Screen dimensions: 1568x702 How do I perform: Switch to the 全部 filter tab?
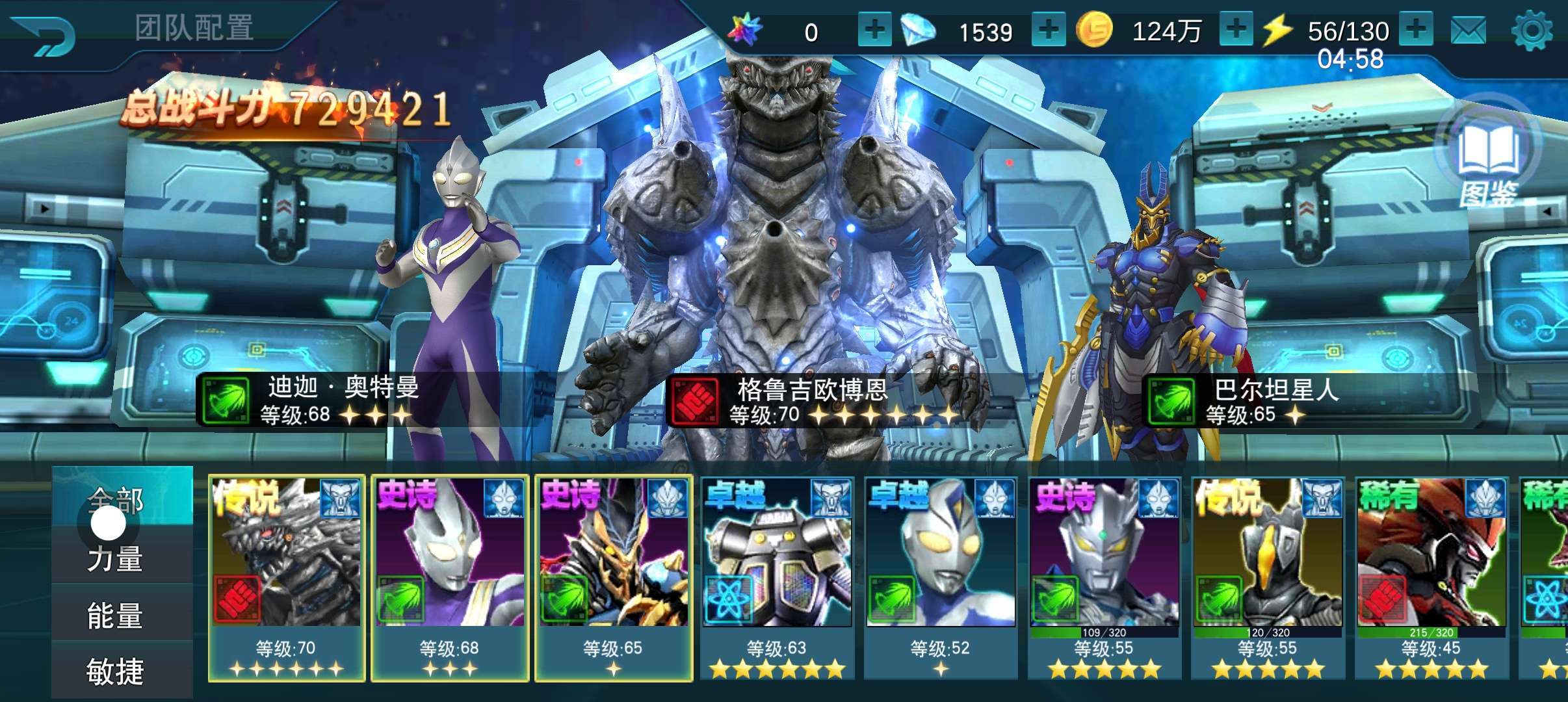tap(122, 497)
